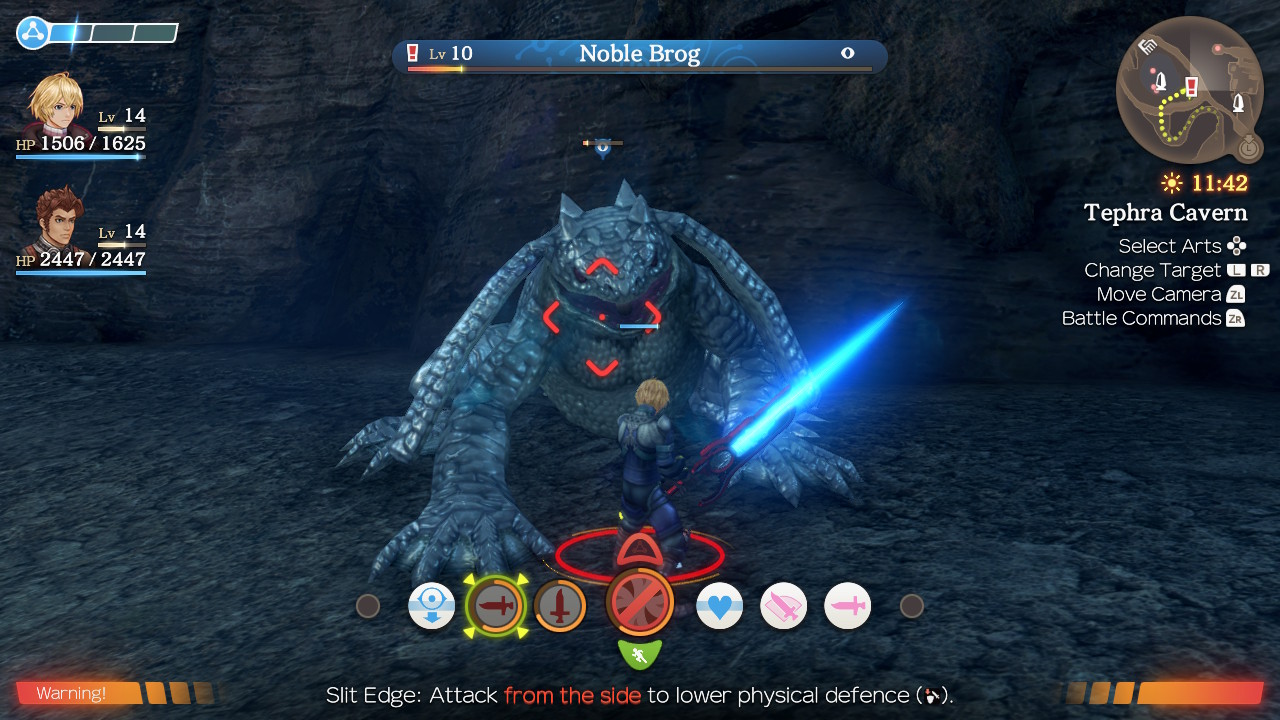Activate the pink horizontal sword art
Viewport: 1280px width, 720px height.
847,606
